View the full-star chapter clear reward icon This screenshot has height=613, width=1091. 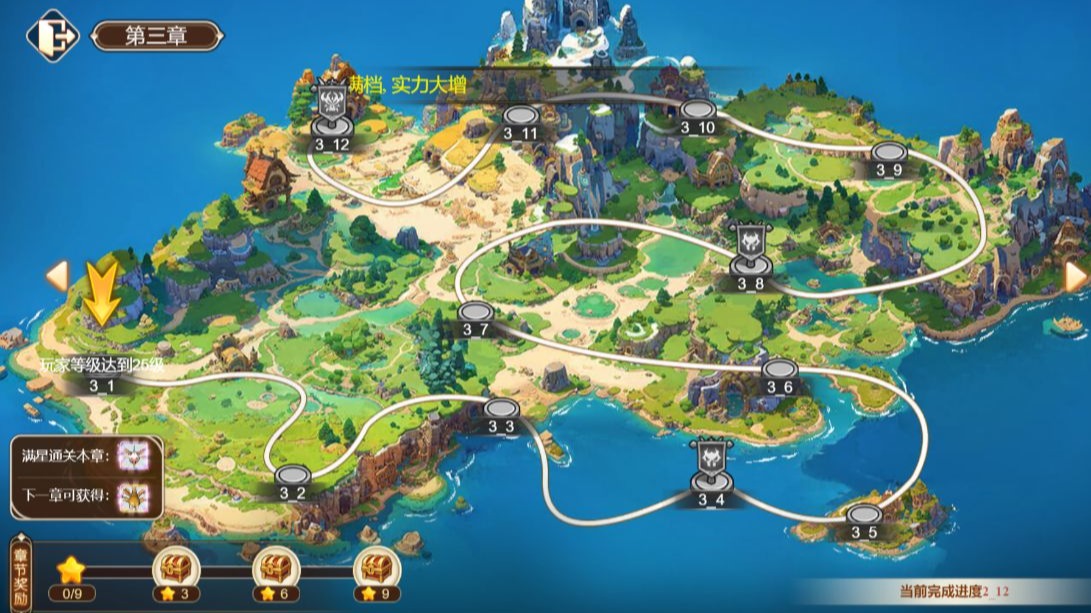point(132,455)
